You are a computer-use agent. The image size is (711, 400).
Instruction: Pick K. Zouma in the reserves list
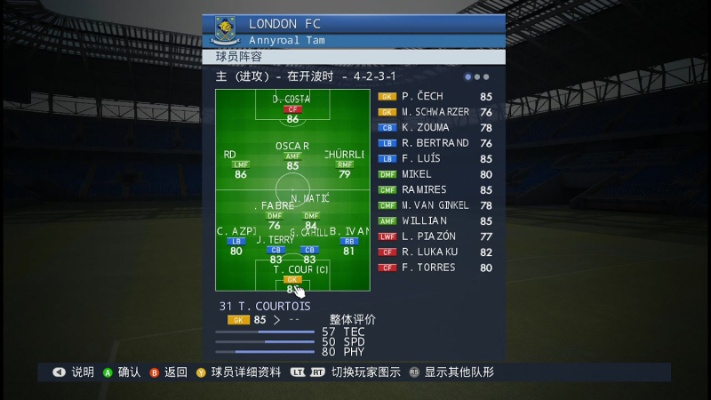coord(436,128)
